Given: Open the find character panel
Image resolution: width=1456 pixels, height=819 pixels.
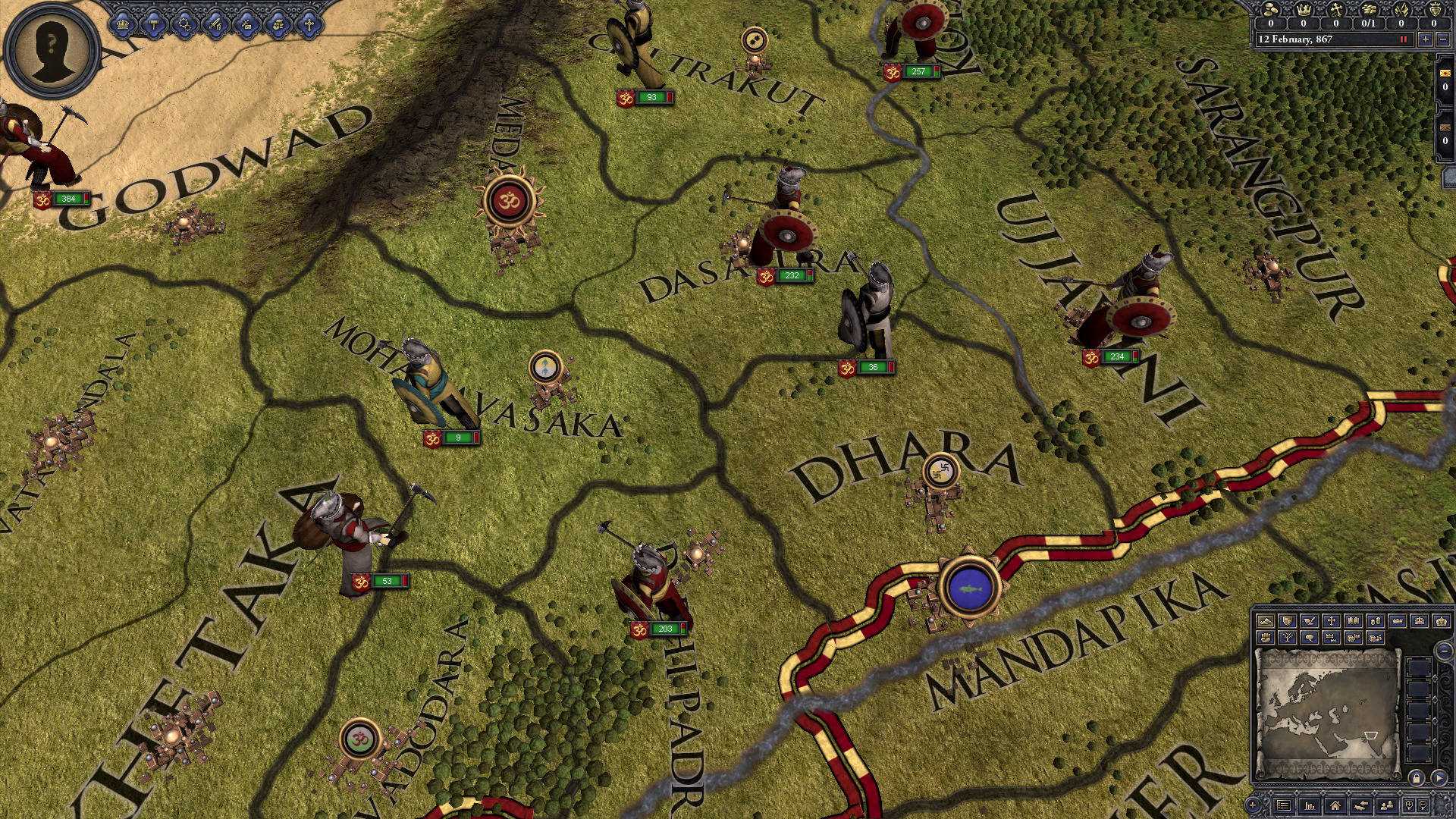Looking at the screenshot, I should pyautogui.click(x=1386, y=805).
